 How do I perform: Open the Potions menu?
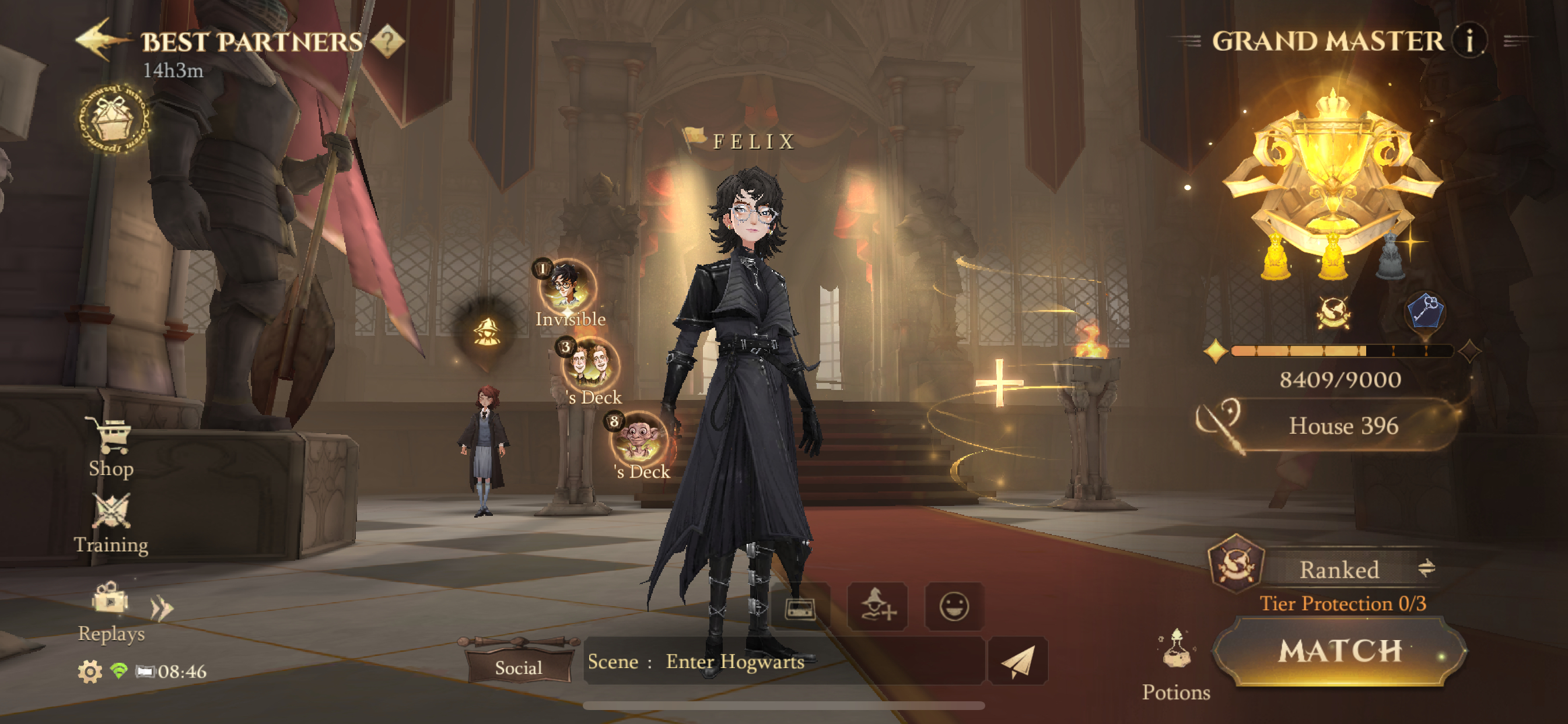(1175, 663)
